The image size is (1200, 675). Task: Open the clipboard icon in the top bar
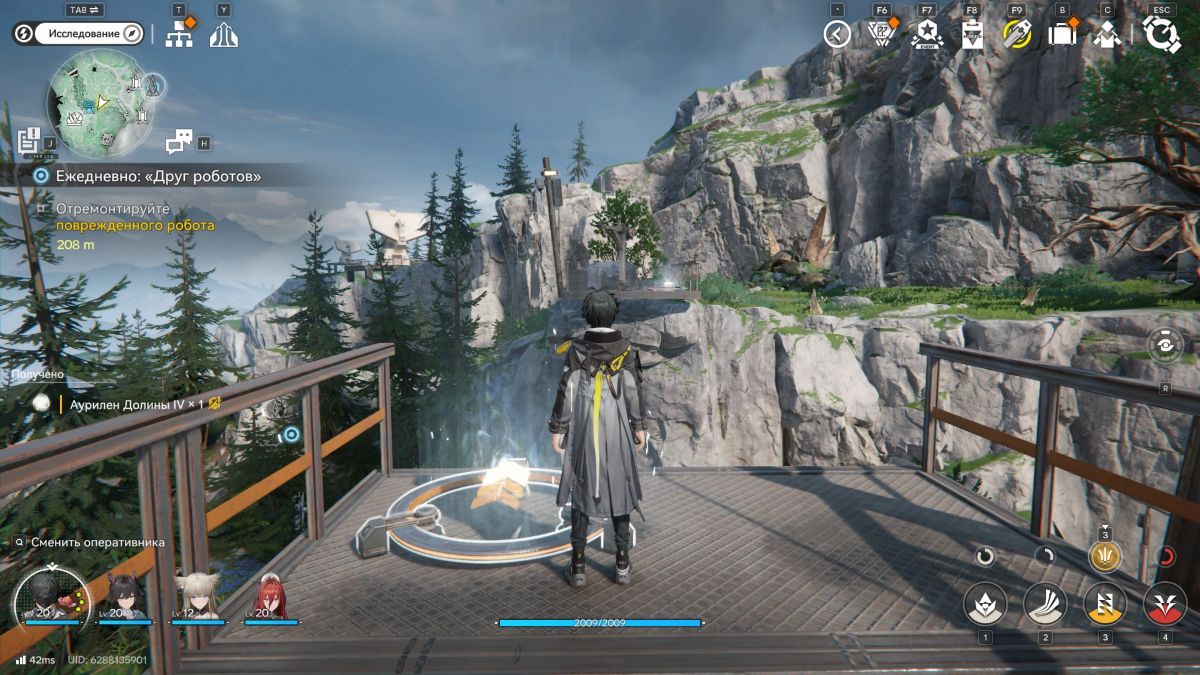coord(972,34)
